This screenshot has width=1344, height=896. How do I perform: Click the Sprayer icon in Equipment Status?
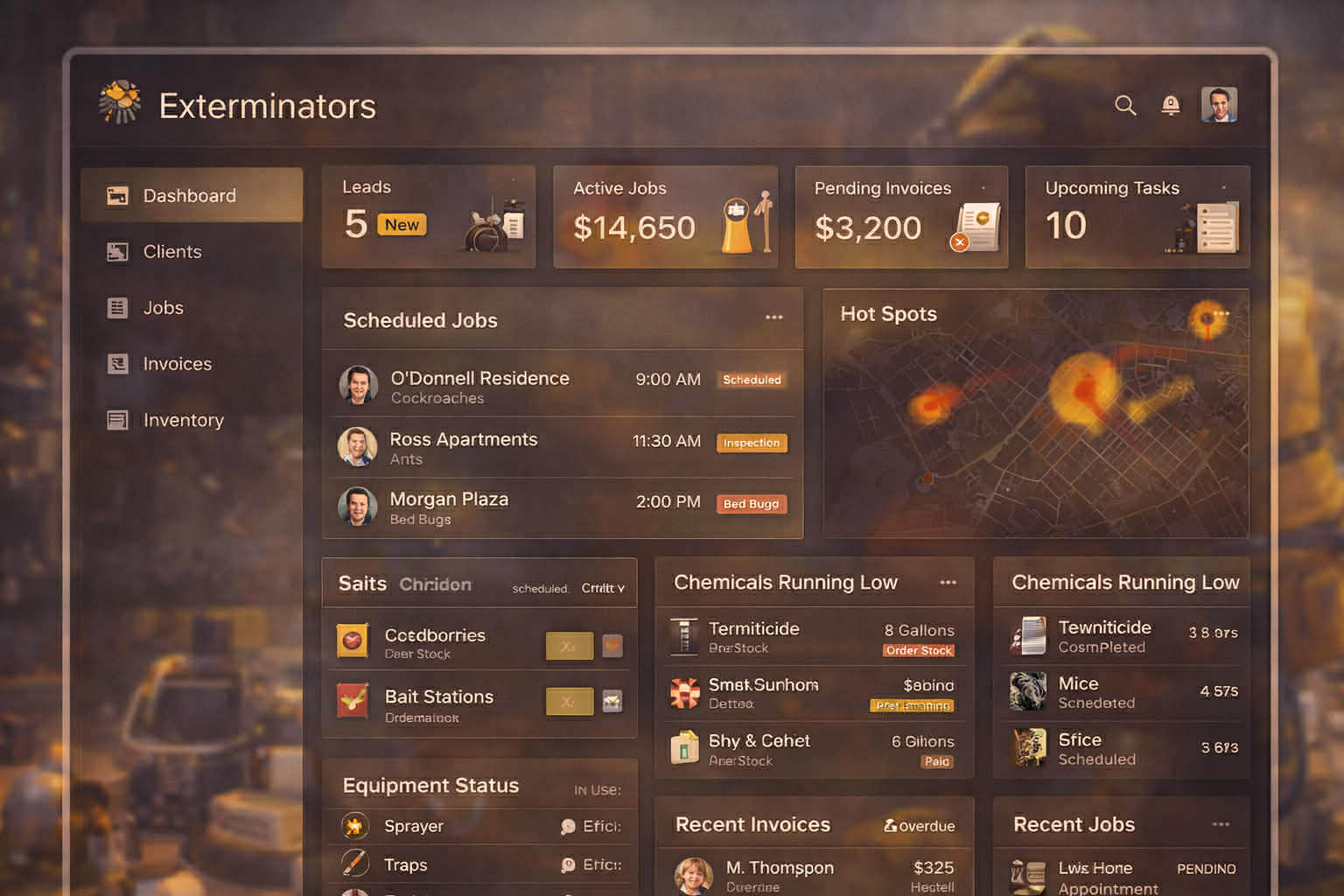click(x=354, y=825)
